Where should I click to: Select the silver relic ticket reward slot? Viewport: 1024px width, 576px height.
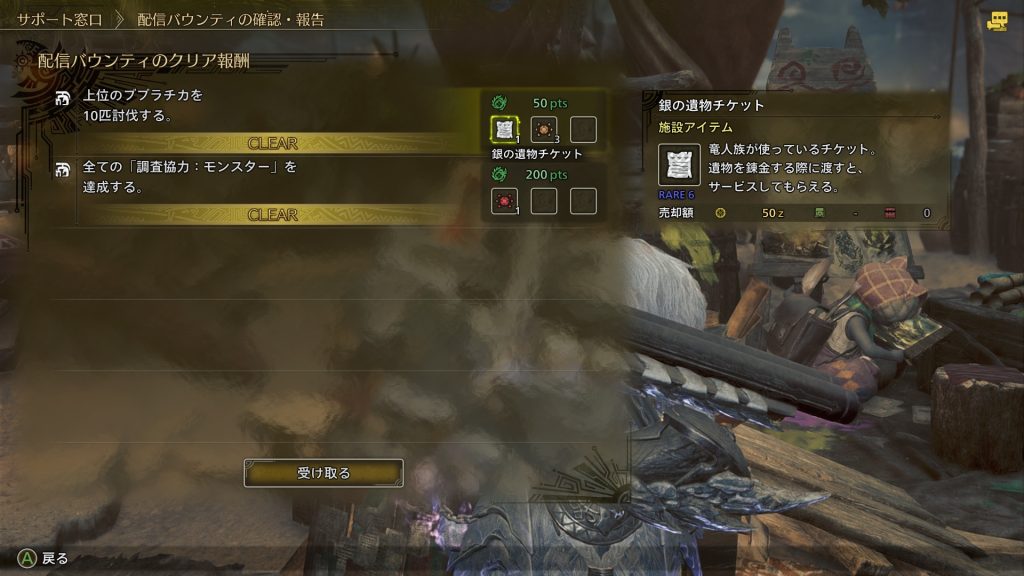[x=504, y=129]
